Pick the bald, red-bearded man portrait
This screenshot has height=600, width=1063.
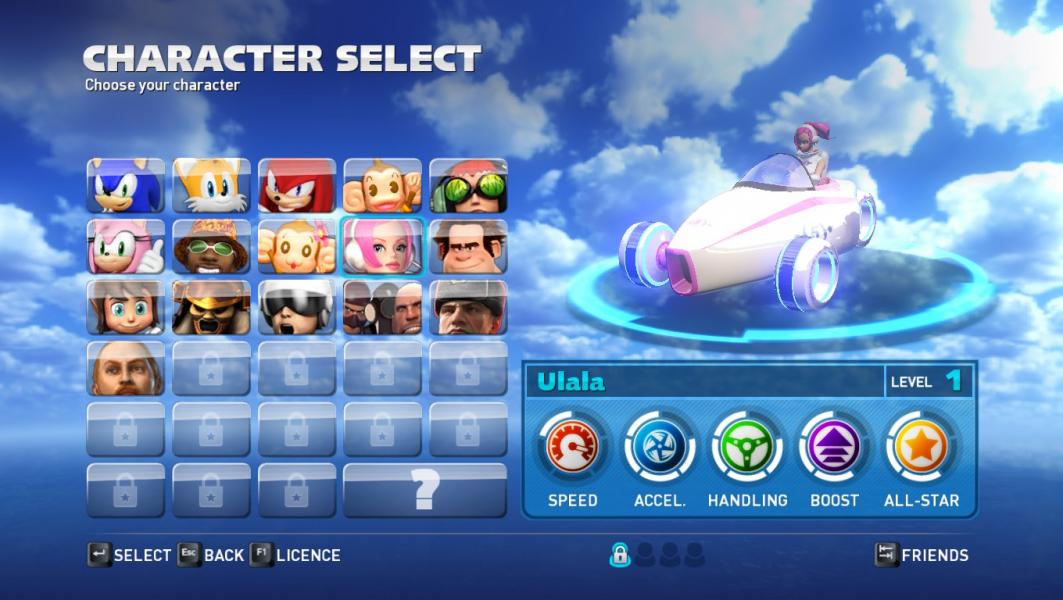(126, 369)
